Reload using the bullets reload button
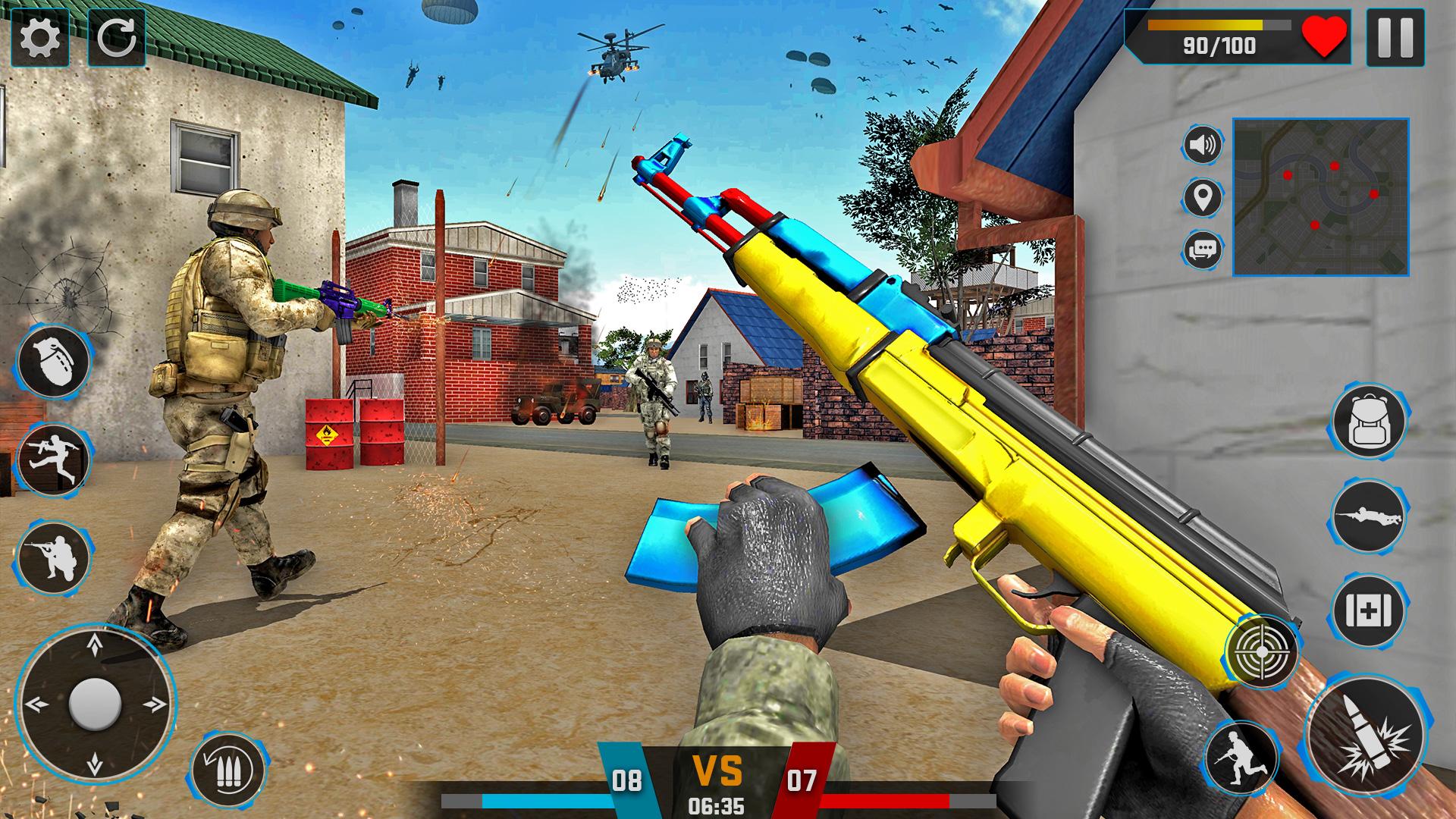 228,772
